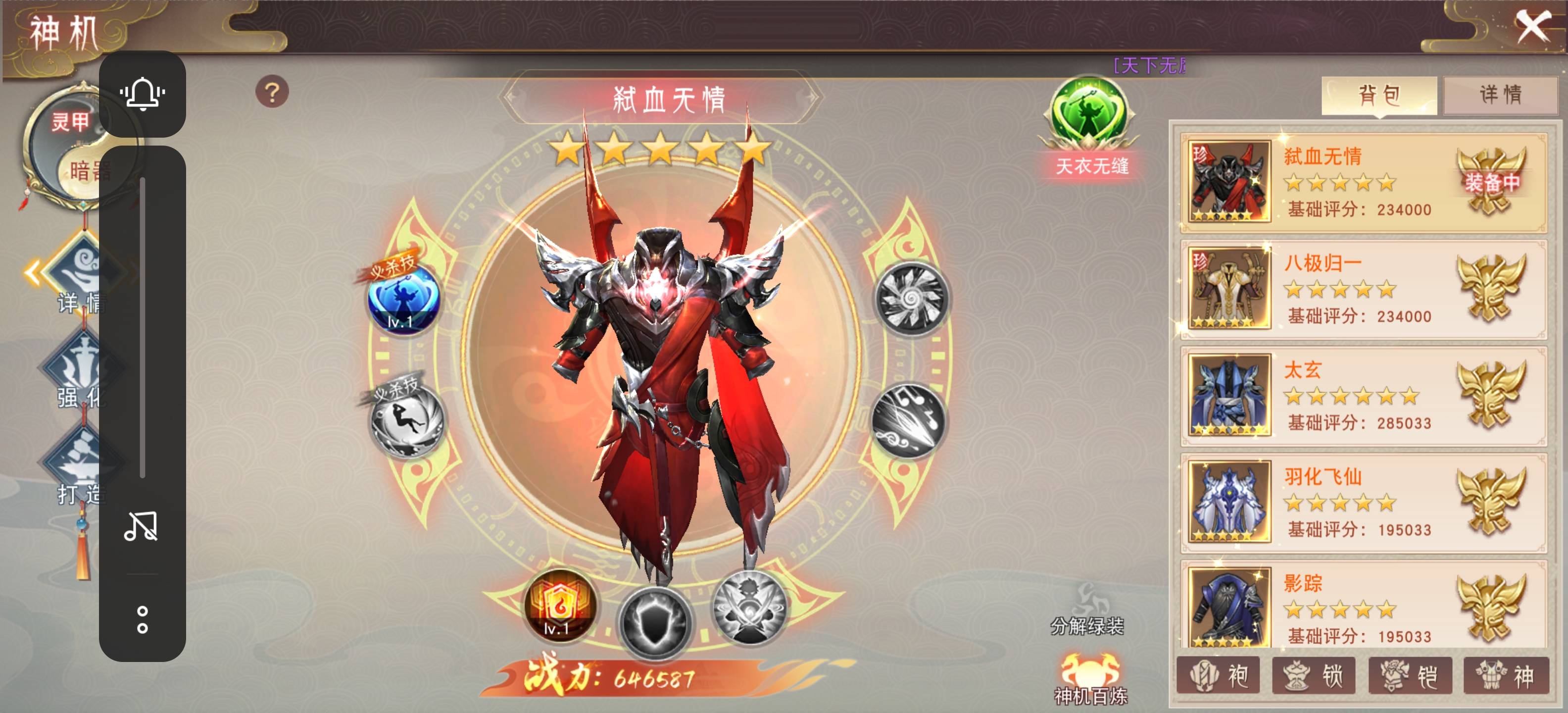Image resolution: width=1568 pixels, height=713 pixels.
Task: Open the 神机百炼 feature
Action: coord(1091,678)
